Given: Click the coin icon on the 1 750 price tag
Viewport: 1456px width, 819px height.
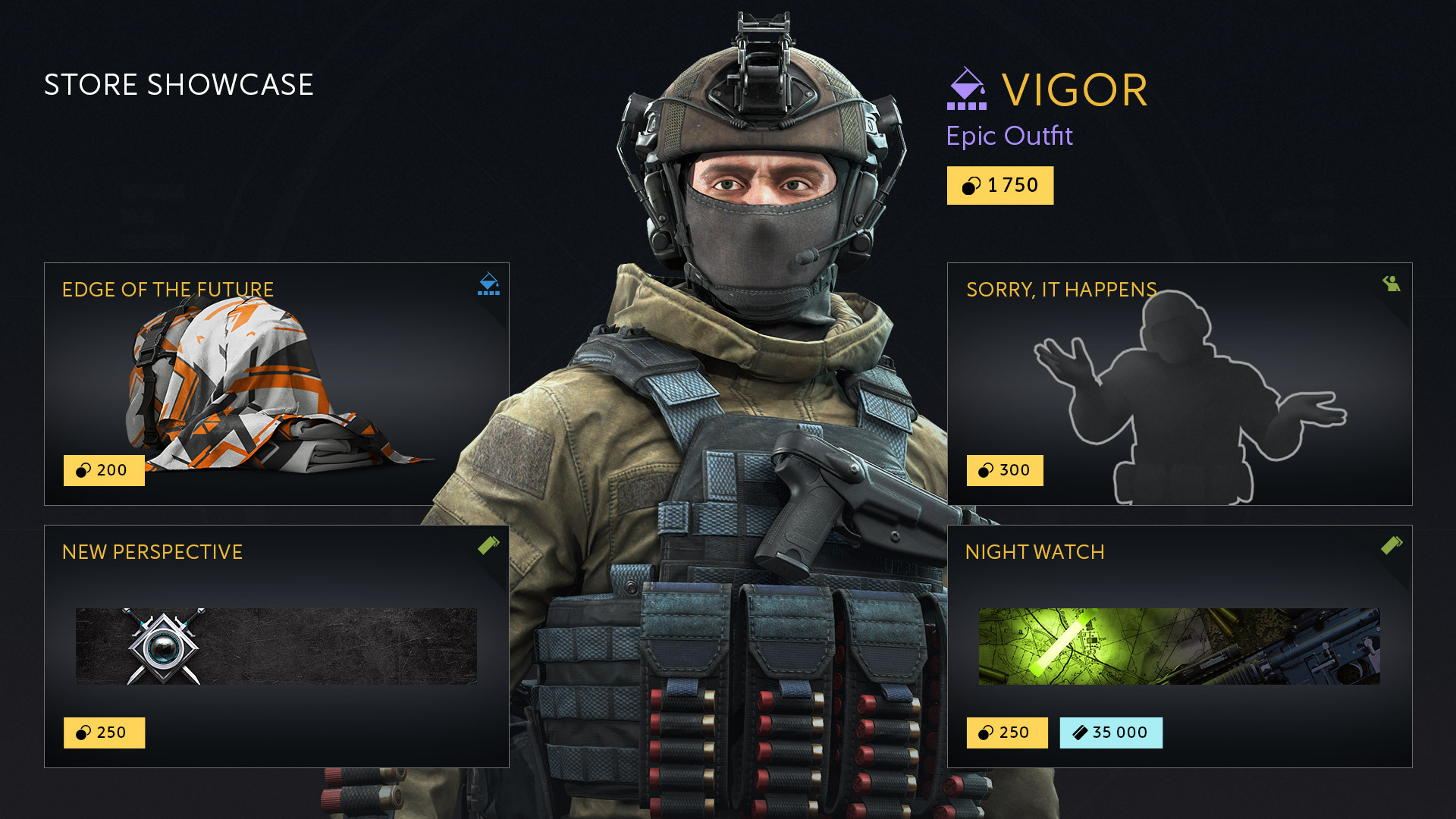Looking at the screenshot, I should pyautogui.click(x=971, y=184).
